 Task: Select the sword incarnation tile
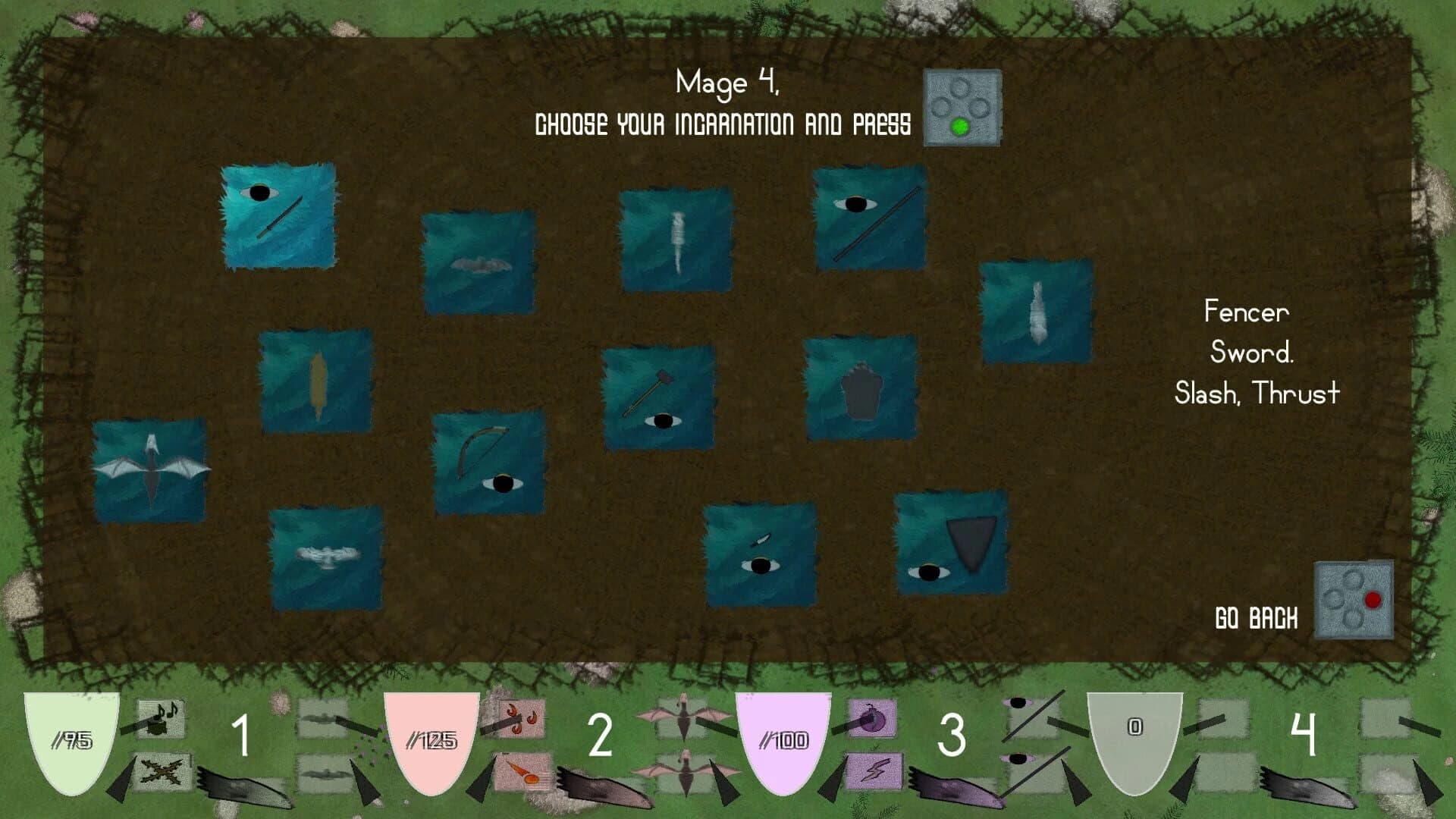coord(277,215)
